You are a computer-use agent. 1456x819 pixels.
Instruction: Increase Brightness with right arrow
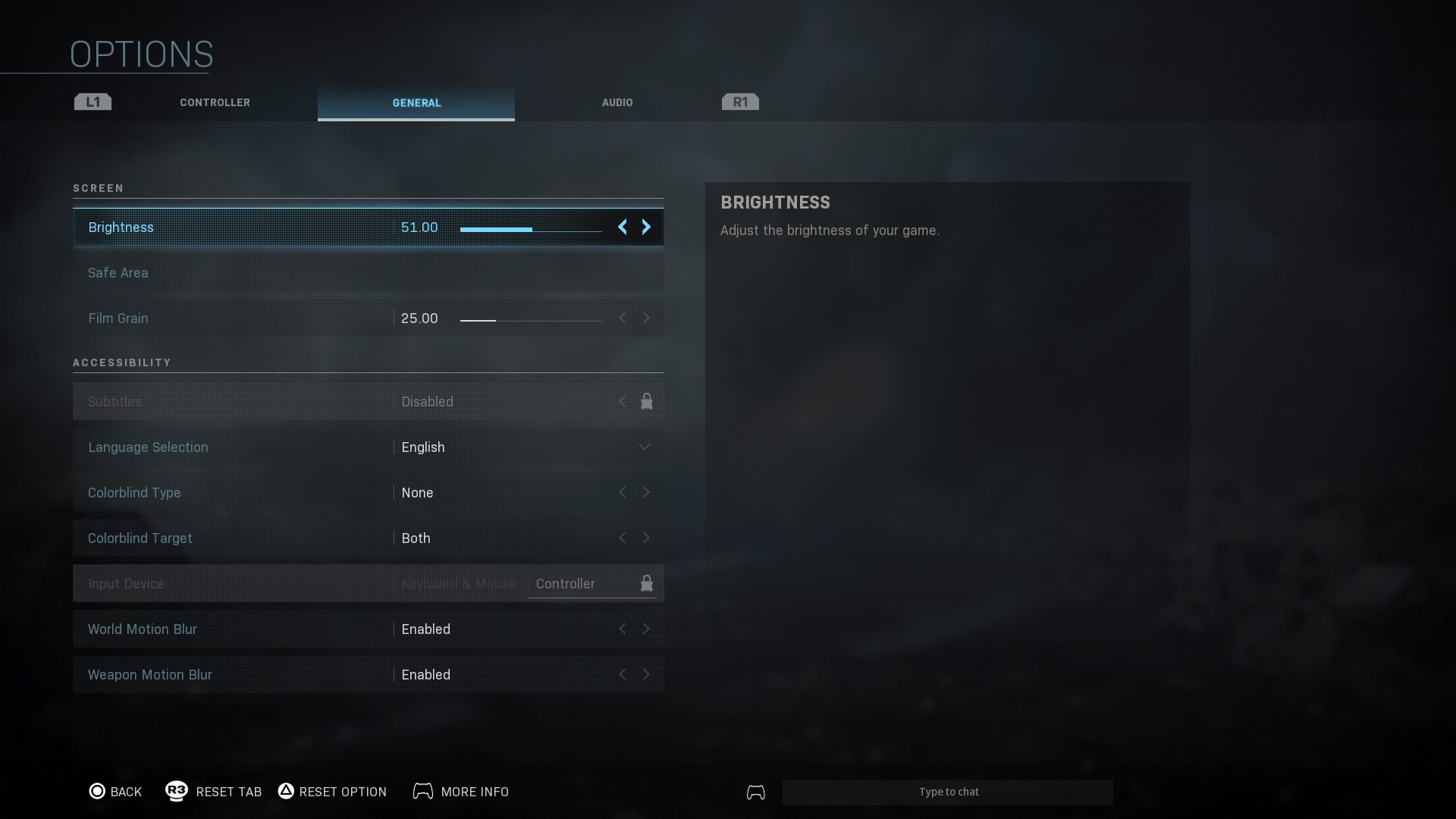pyautogui.click(x=645, y=227)
